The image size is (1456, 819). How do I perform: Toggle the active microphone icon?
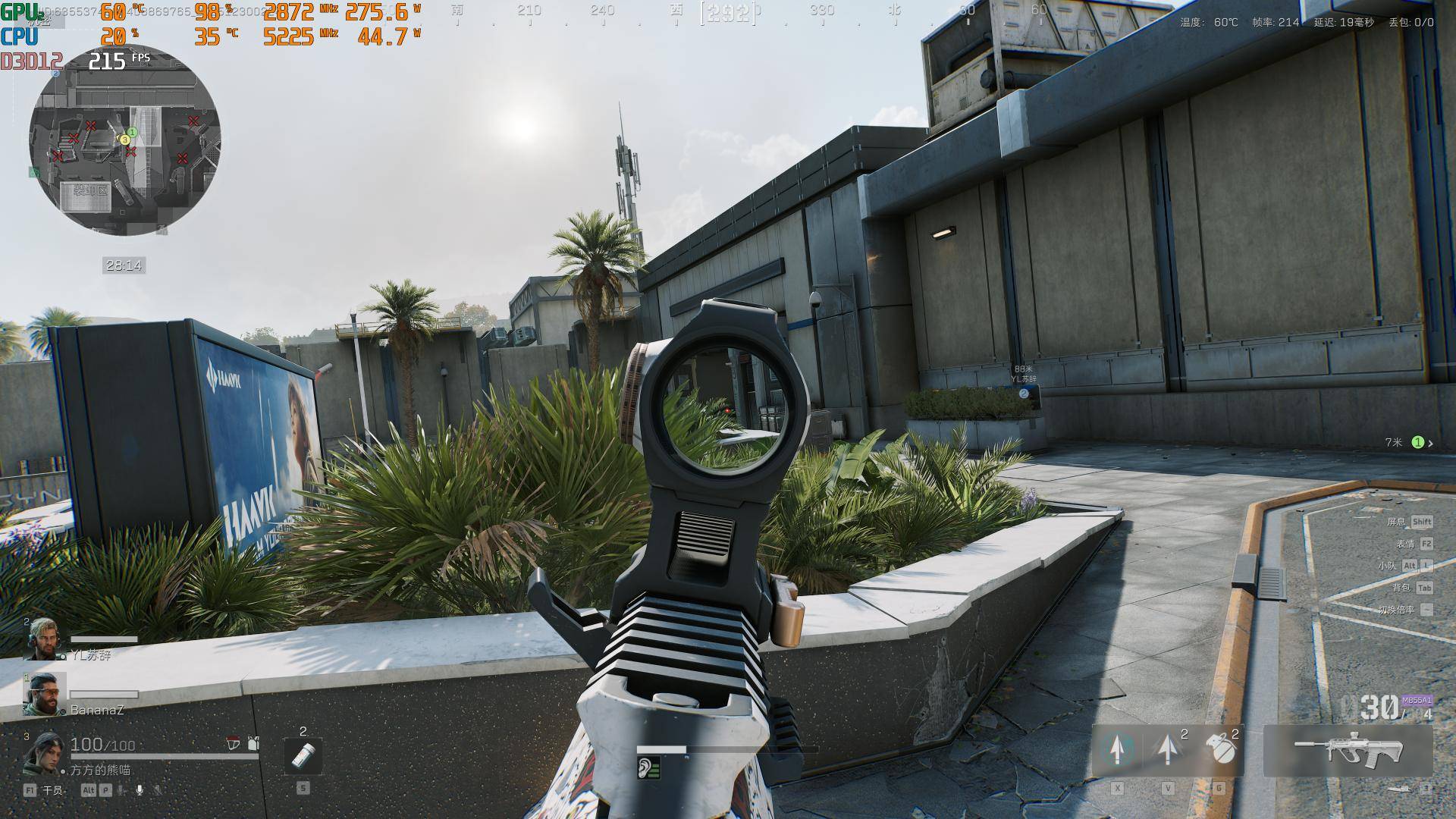(140, 790)
